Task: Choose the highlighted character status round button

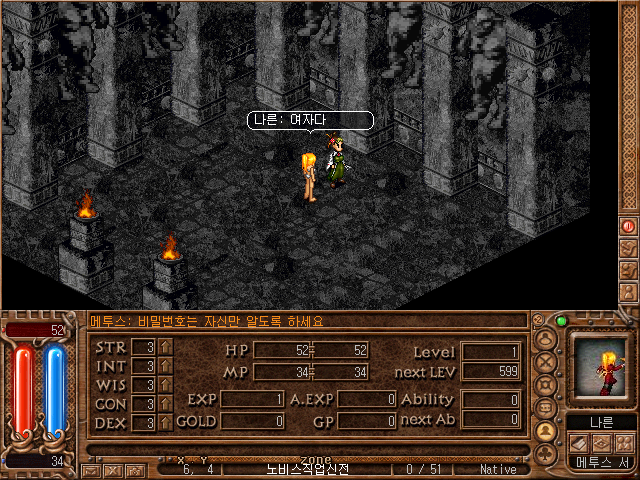Action: coord(546,431)
